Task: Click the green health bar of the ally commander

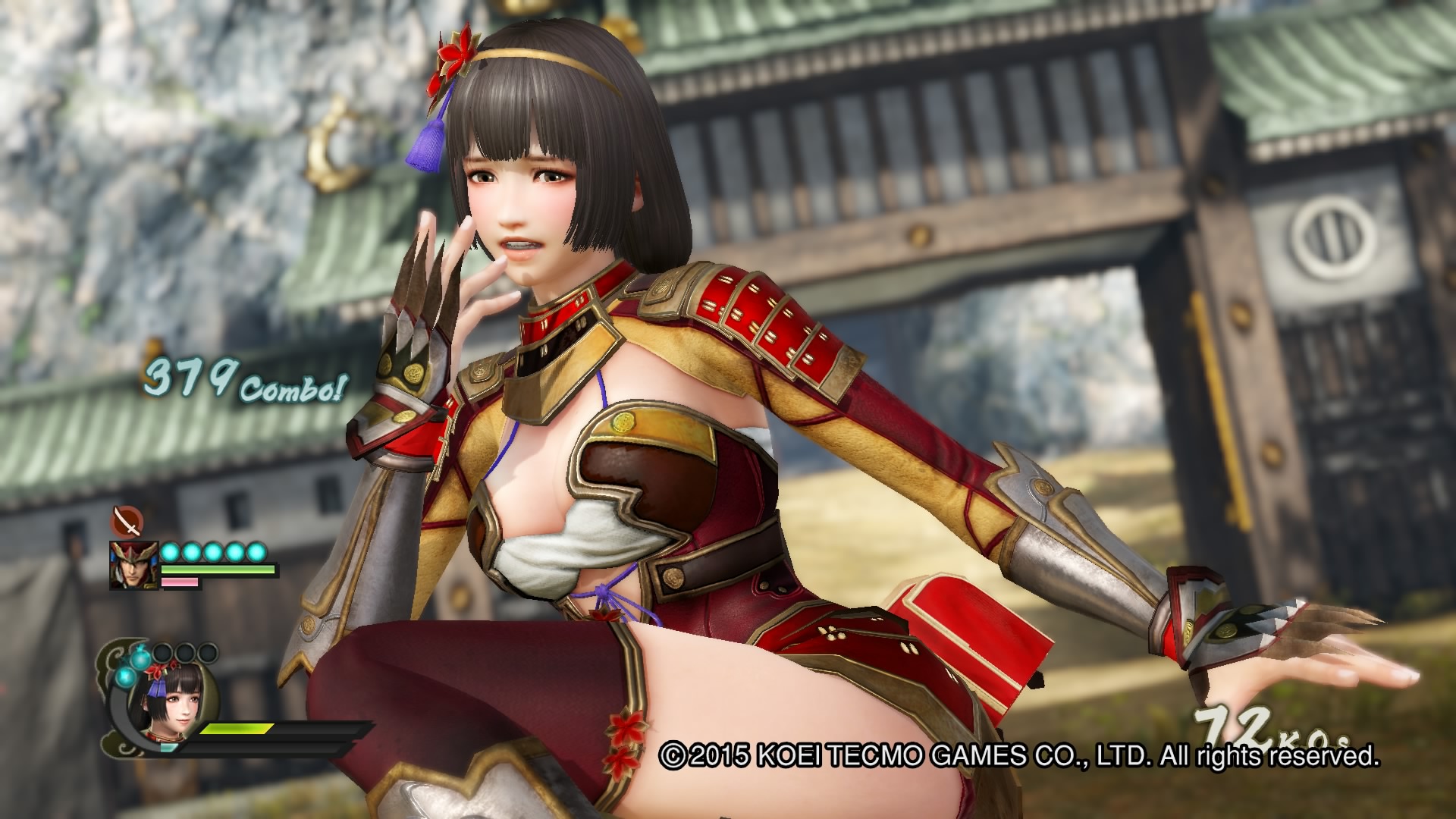Action: (x=216, y=569)
